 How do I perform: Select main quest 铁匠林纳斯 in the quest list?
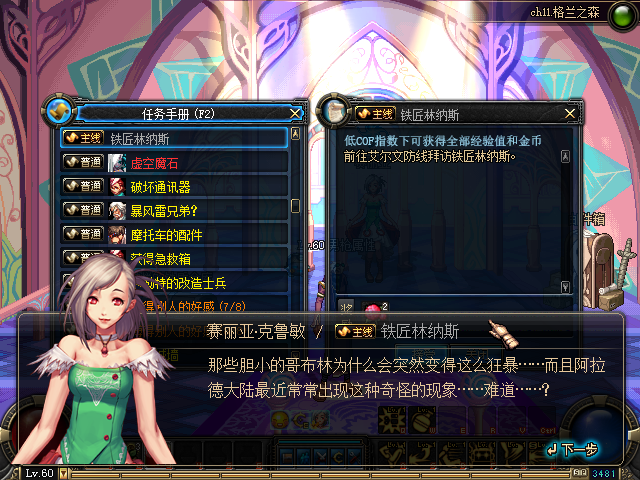(x=174, y=138)
